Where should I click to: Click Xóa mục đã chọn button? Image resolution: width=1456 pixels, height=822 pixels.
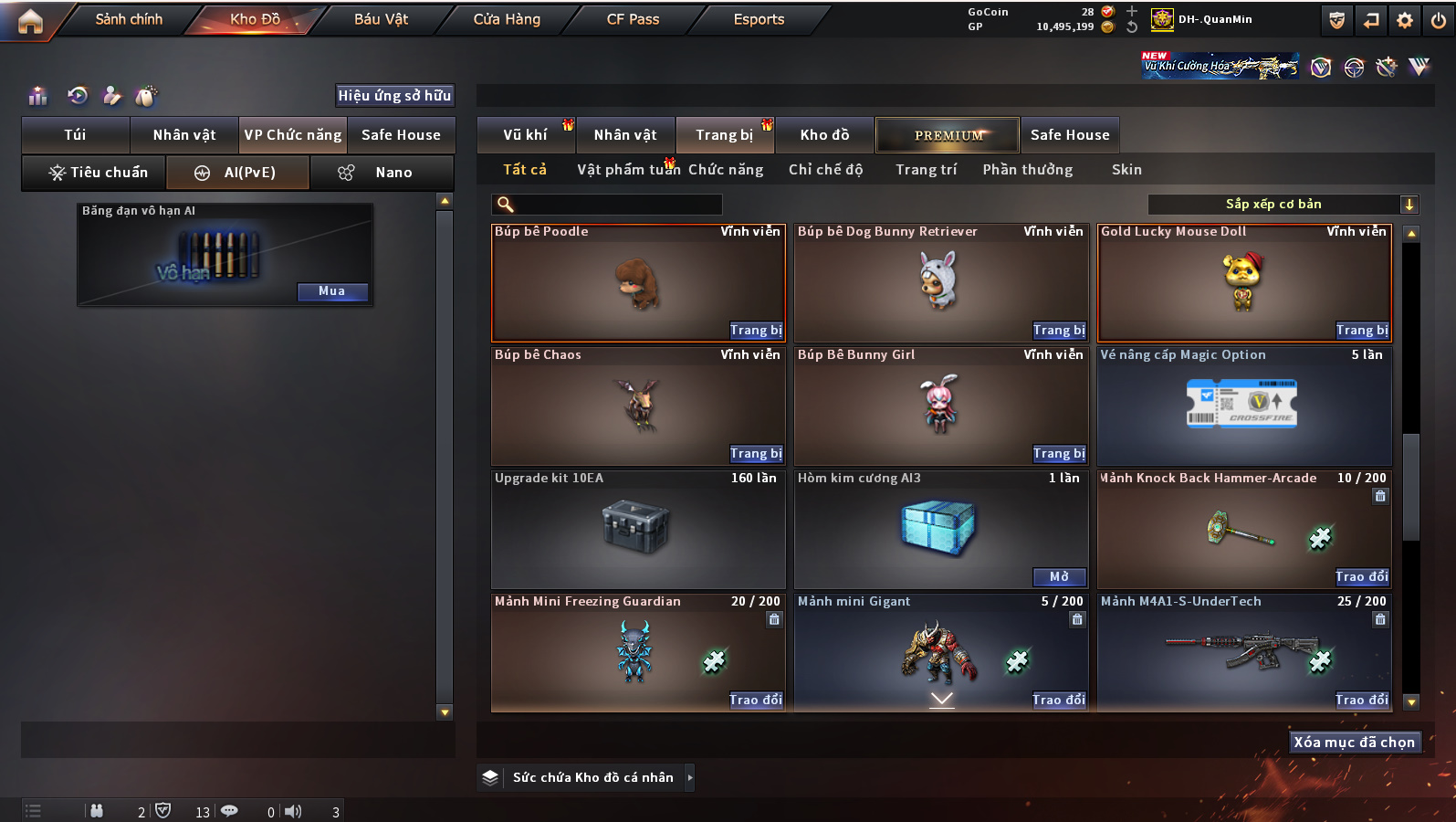click(x=1354, y=743)
